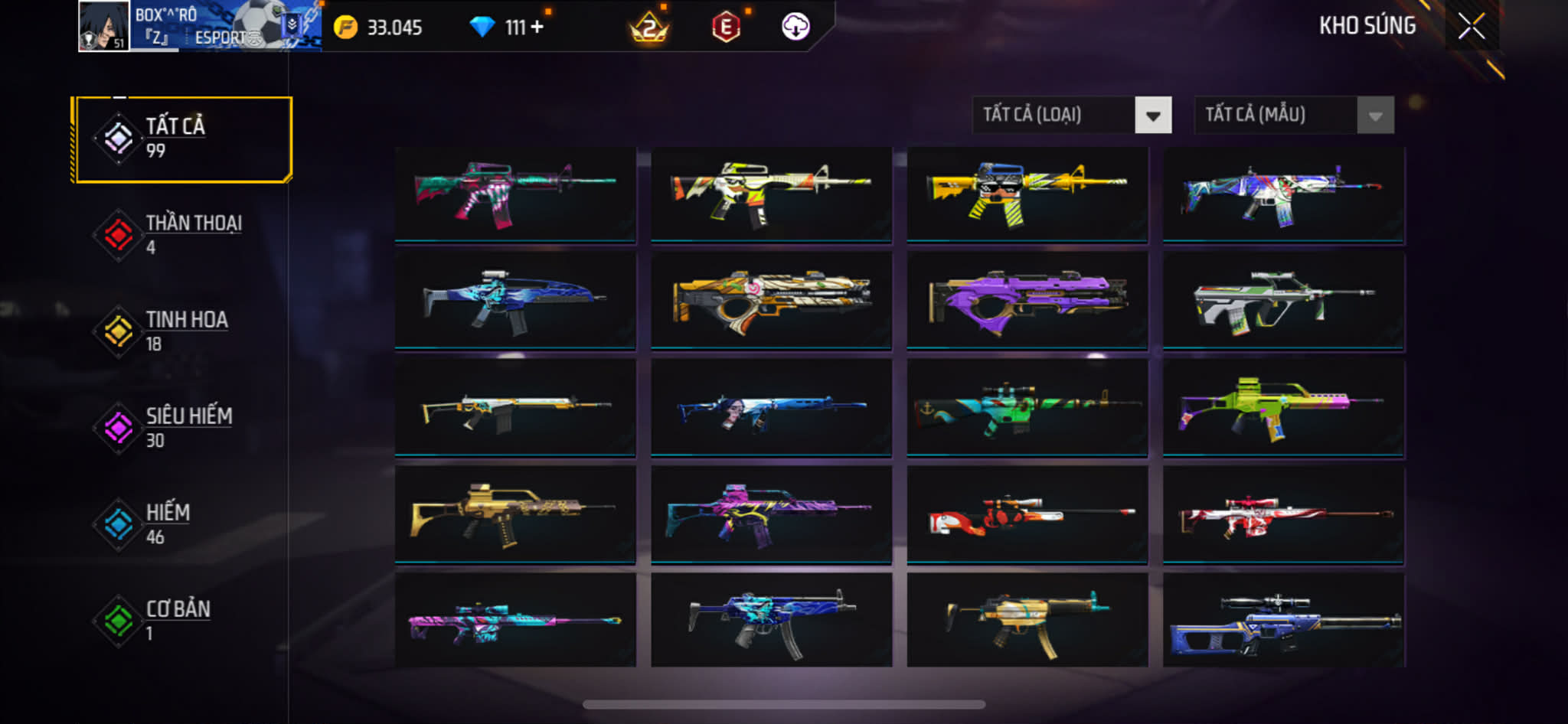This screenshot has height=724, width=1568.
Task: Filter by Hiếm rarity
Action: (182, 524)
